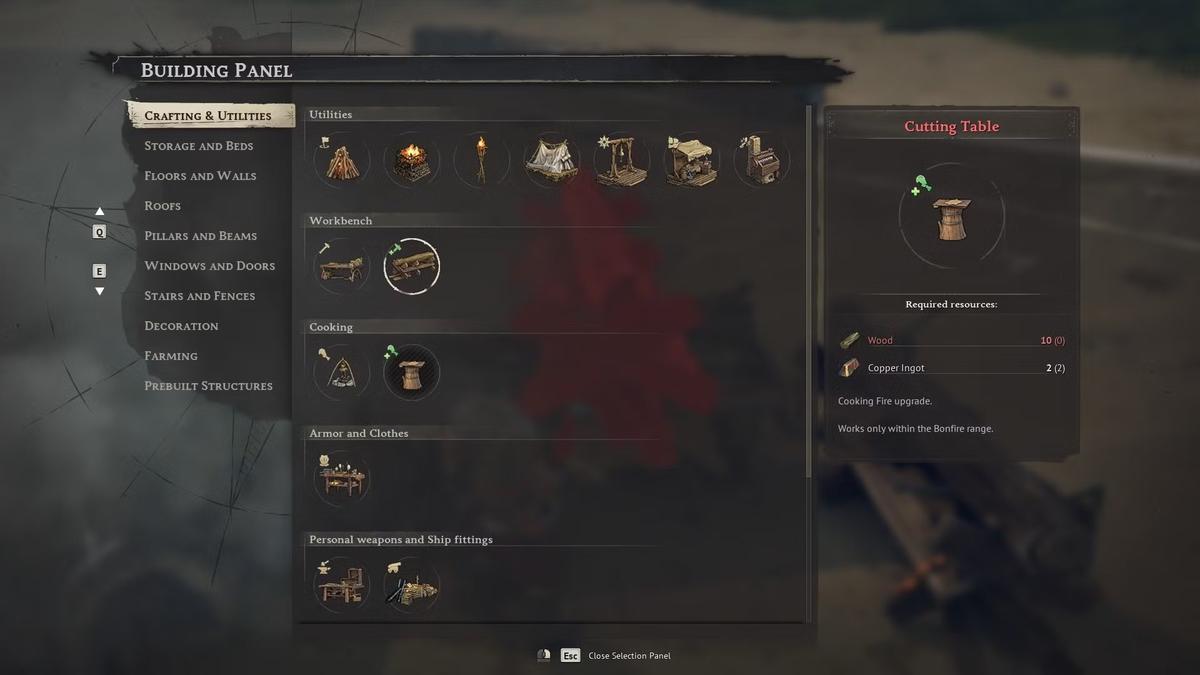The image size is (1200, 675).
Task: Switch to Windows and Doors category
Action: pos(209,266)
